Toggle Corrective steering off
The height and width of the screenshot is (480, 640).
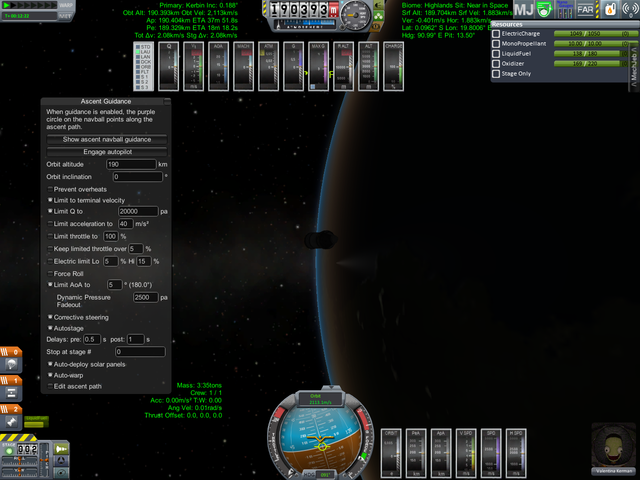(51, 316)
